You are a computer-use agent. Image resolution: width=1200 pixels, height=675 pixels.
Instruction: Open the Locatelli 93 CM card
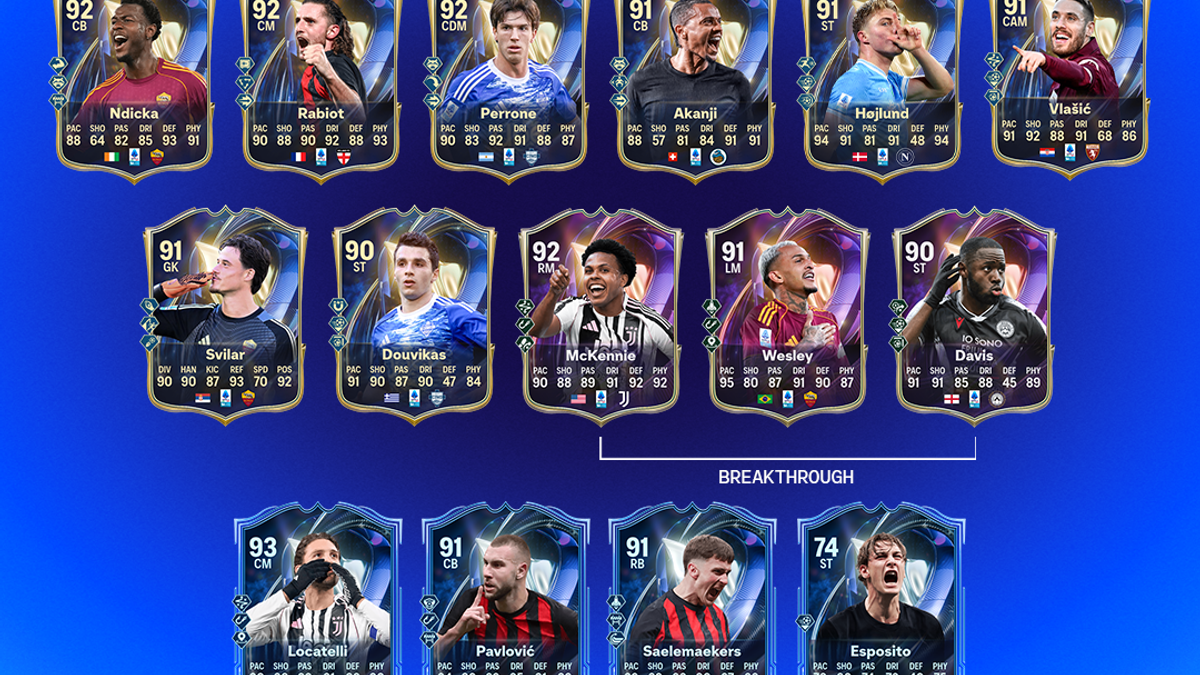(318, 590)
